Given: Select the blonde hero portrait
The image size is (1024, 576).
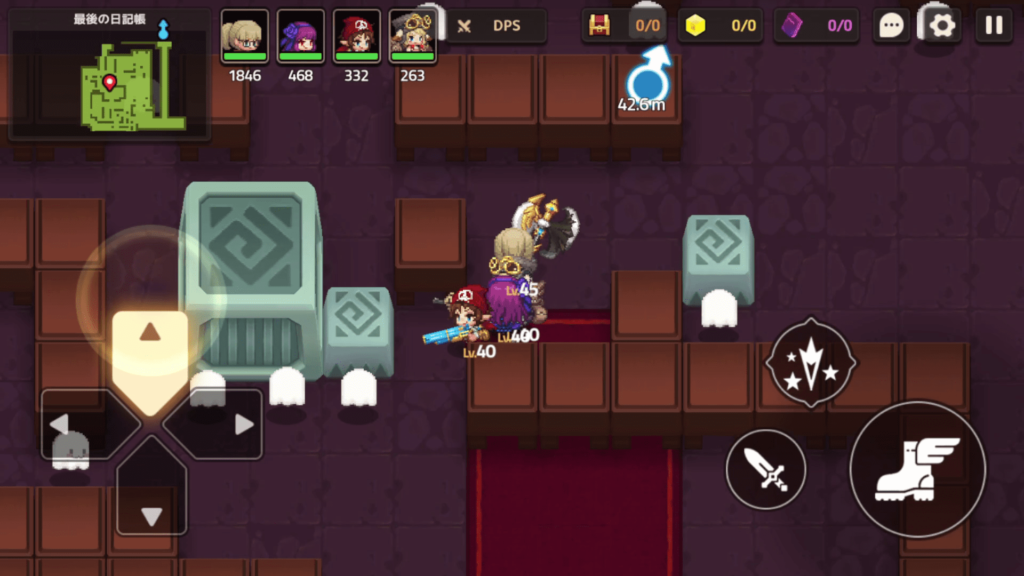Looking at the screenshot, I should (x=245, y=37).
